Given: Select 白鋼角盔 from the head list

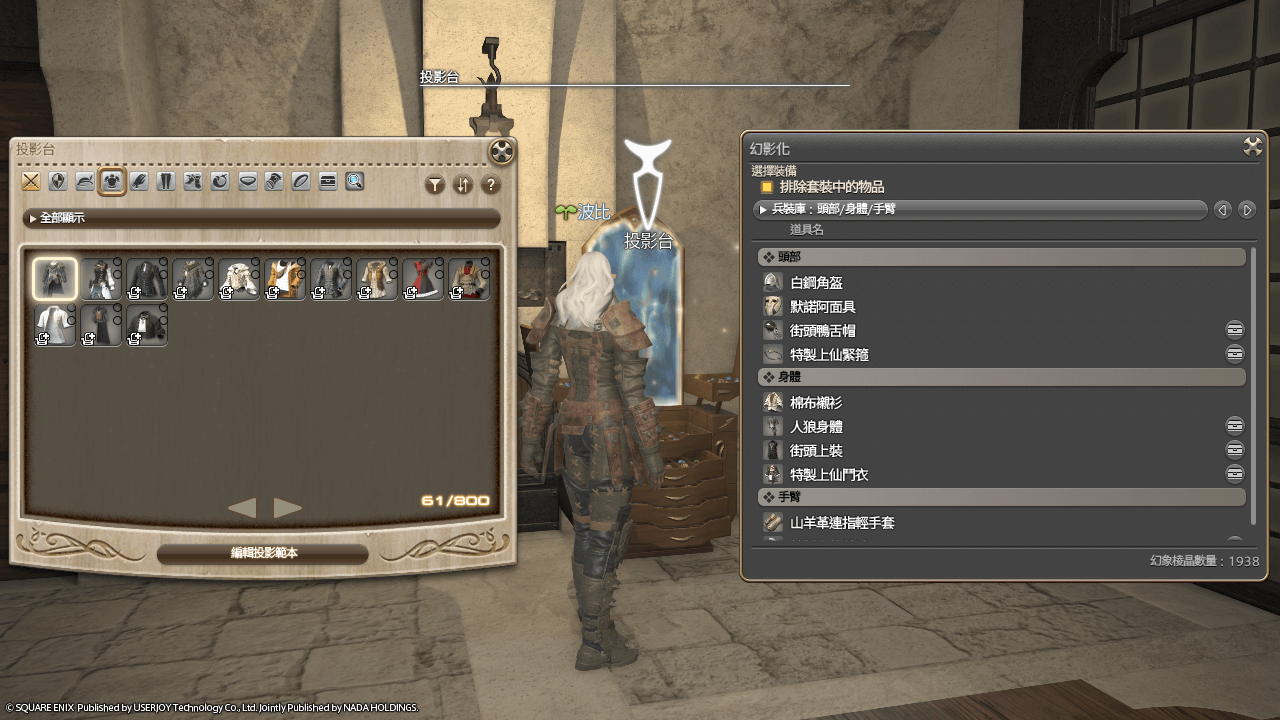Looking at the screenshot, I should point(816,283).
